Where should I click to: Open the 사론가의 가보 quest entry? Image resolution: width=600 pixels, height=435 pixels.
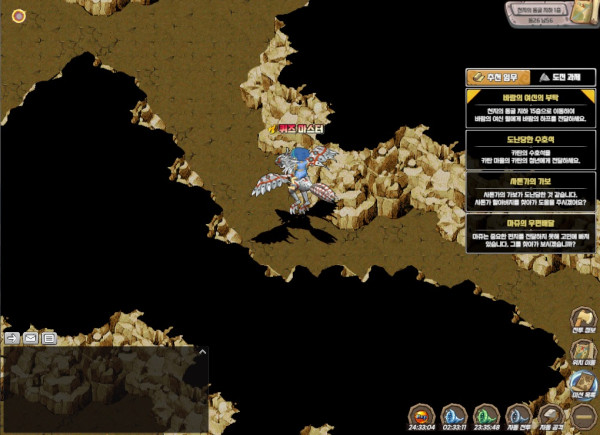pos(530,191)
